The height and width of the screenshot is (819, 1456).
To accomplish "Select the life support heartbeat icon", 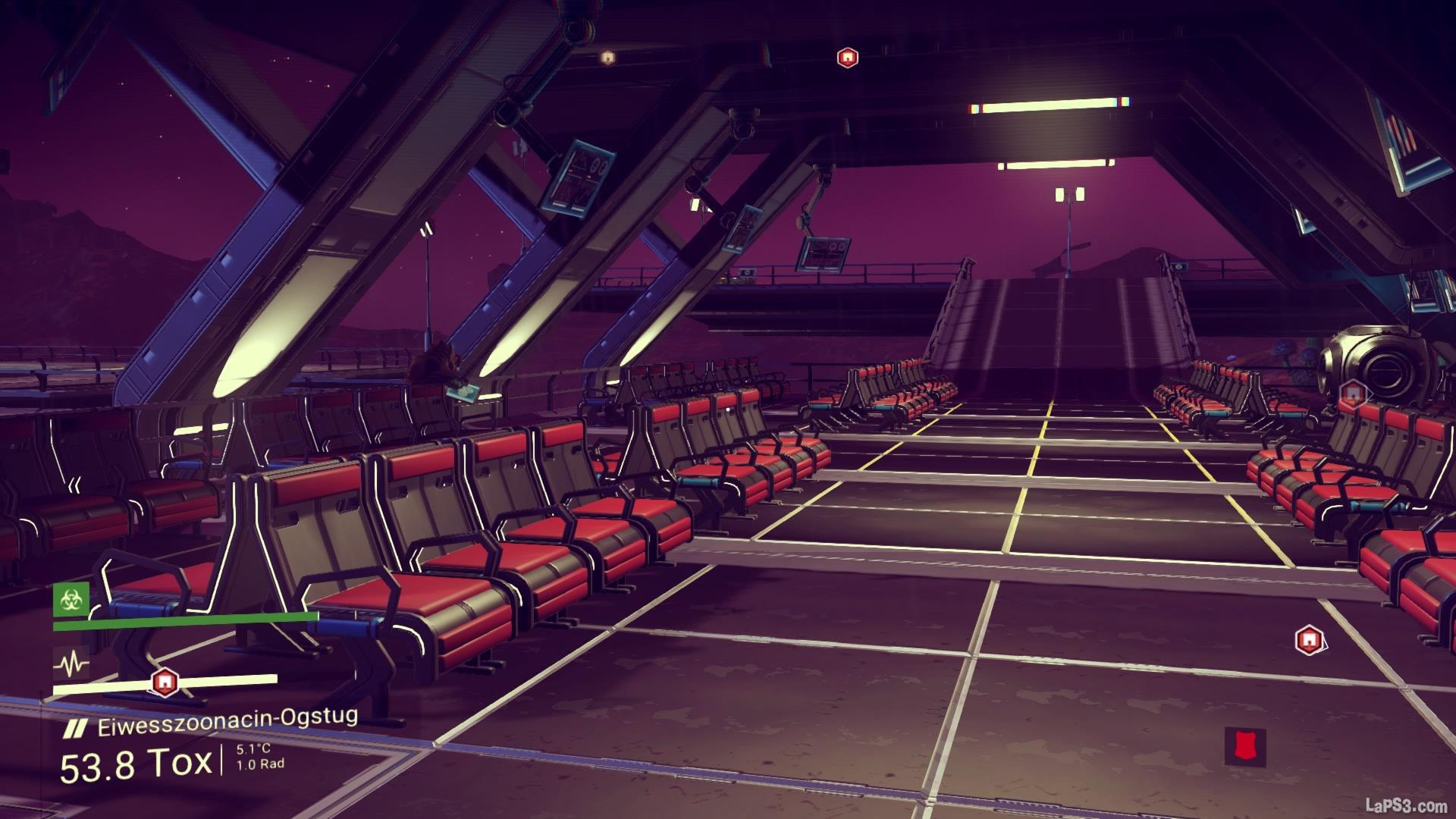I will click(x=71, y=665).
